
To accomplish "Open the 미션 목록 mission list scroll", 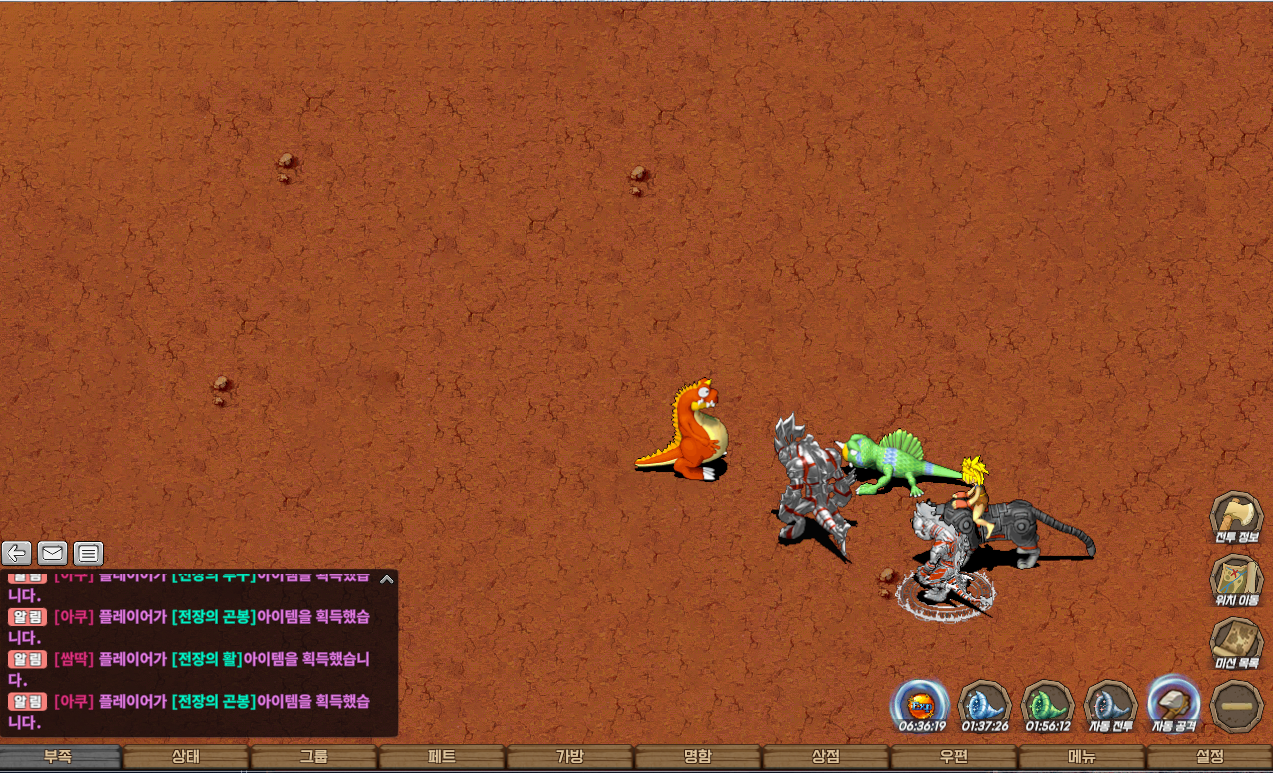I will (1237, 644).
